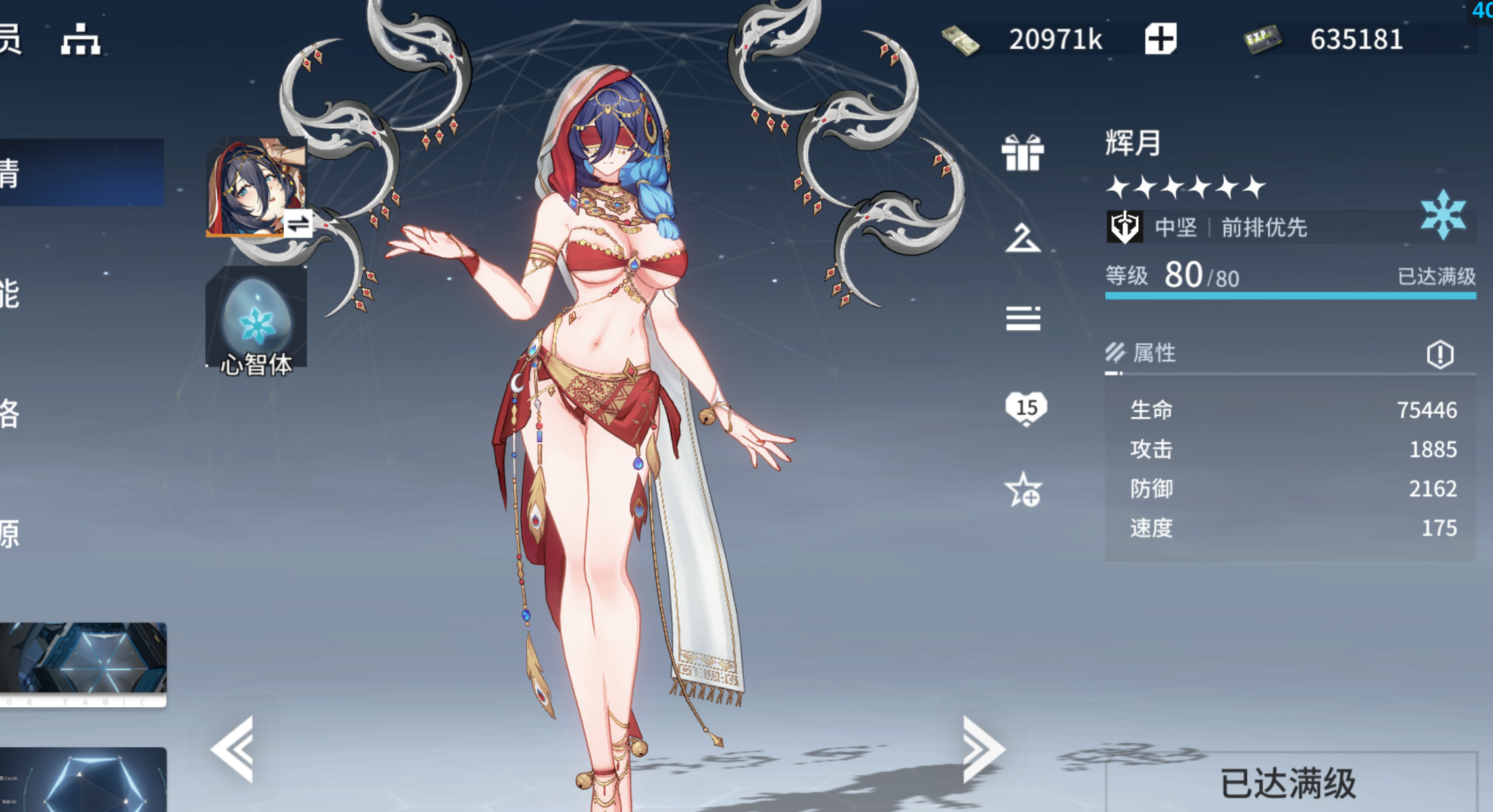The image size is (1493, 812).
Task: Inspect the ice element snowflake icon
Action: [x=1443, y=215]
